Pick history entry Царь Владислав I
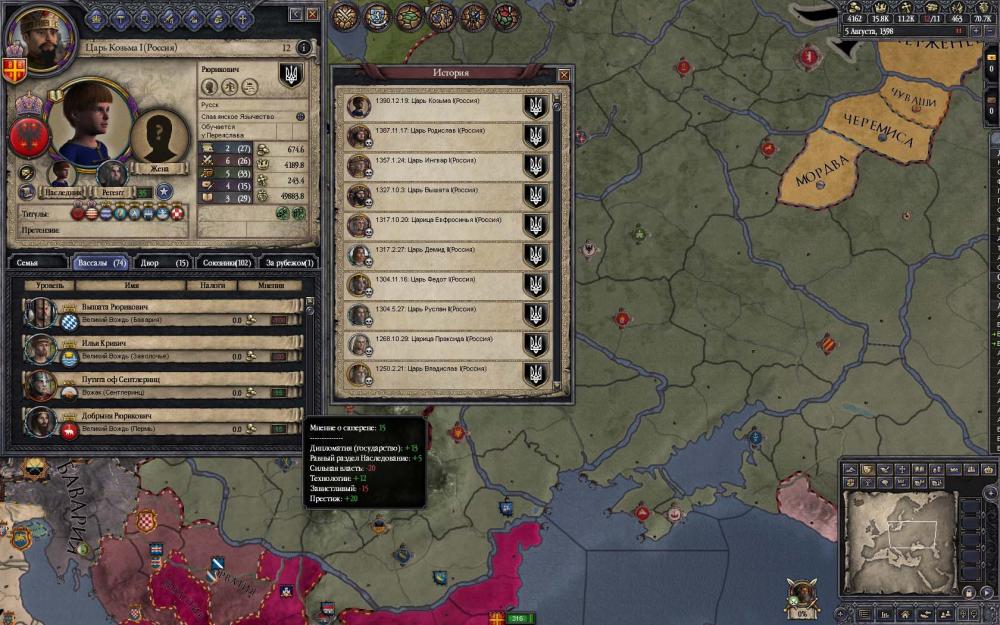 pos(440,374)
